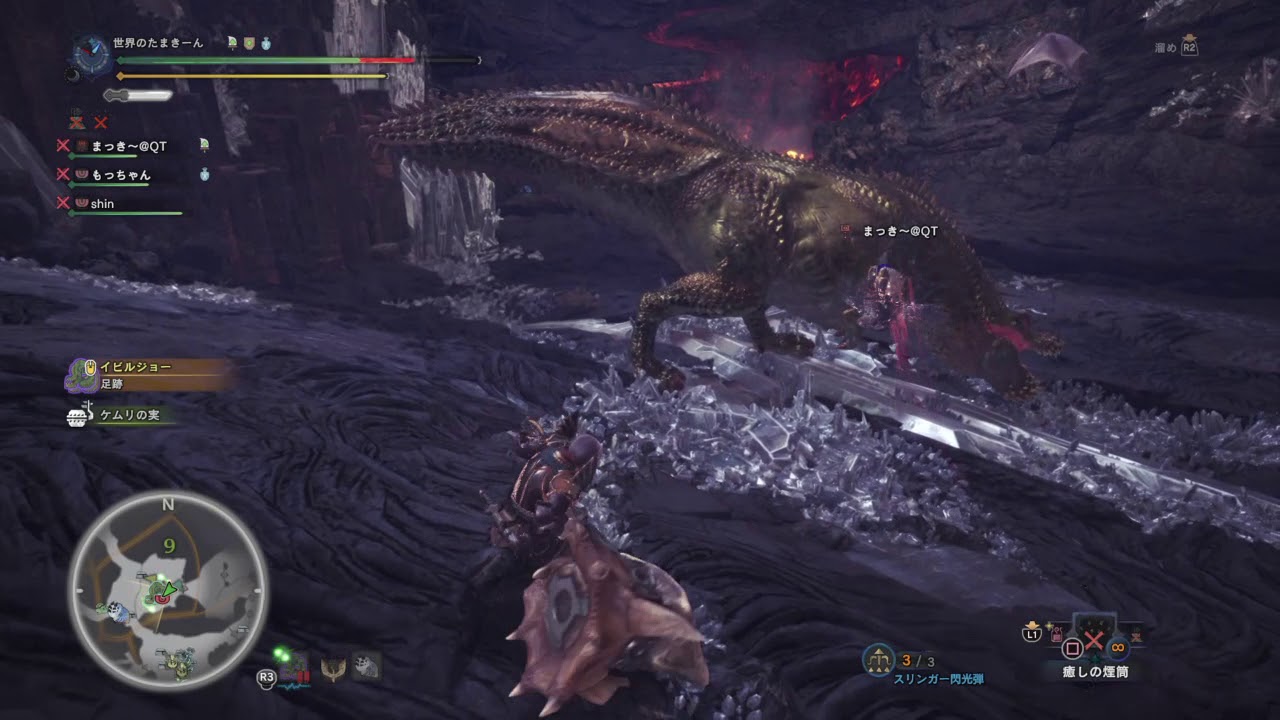Screen dimensions: 1280x720
Task: Toggle the red X mark beside もっちゃん
Action: point(61,174)
